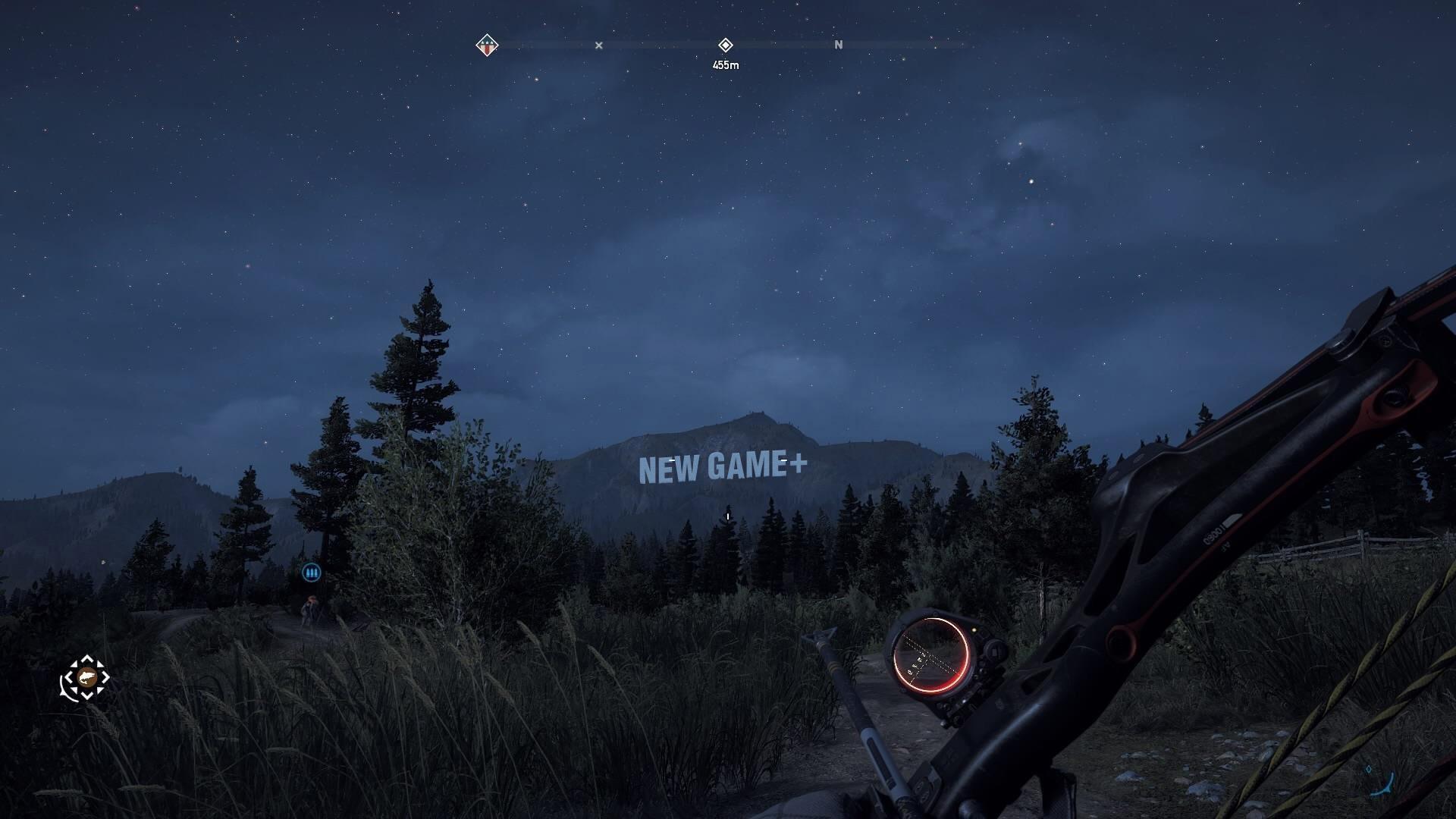
Task: Click the north (N) indicator on the compass
Action: (839, 45)
